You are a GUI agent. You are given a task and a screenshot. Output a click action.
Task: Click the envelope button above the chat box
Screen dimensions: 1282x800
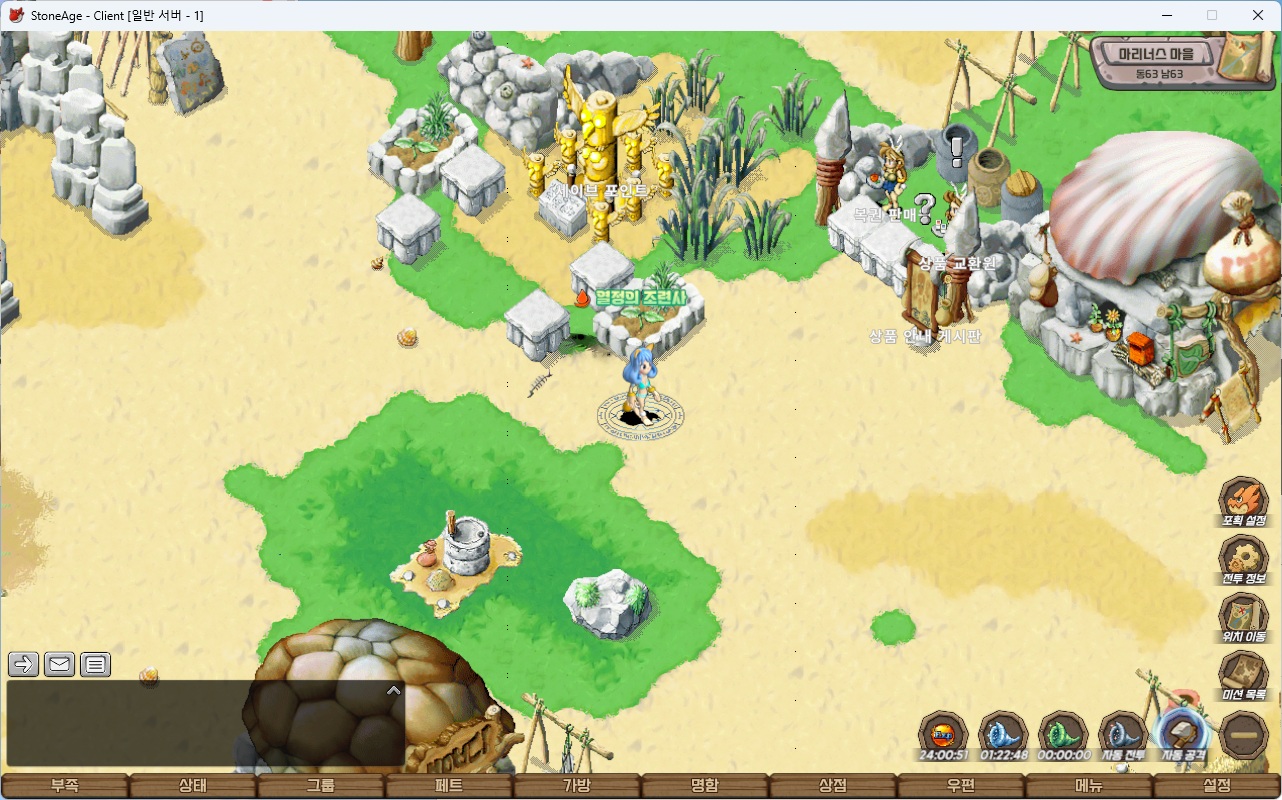point(60,664)
